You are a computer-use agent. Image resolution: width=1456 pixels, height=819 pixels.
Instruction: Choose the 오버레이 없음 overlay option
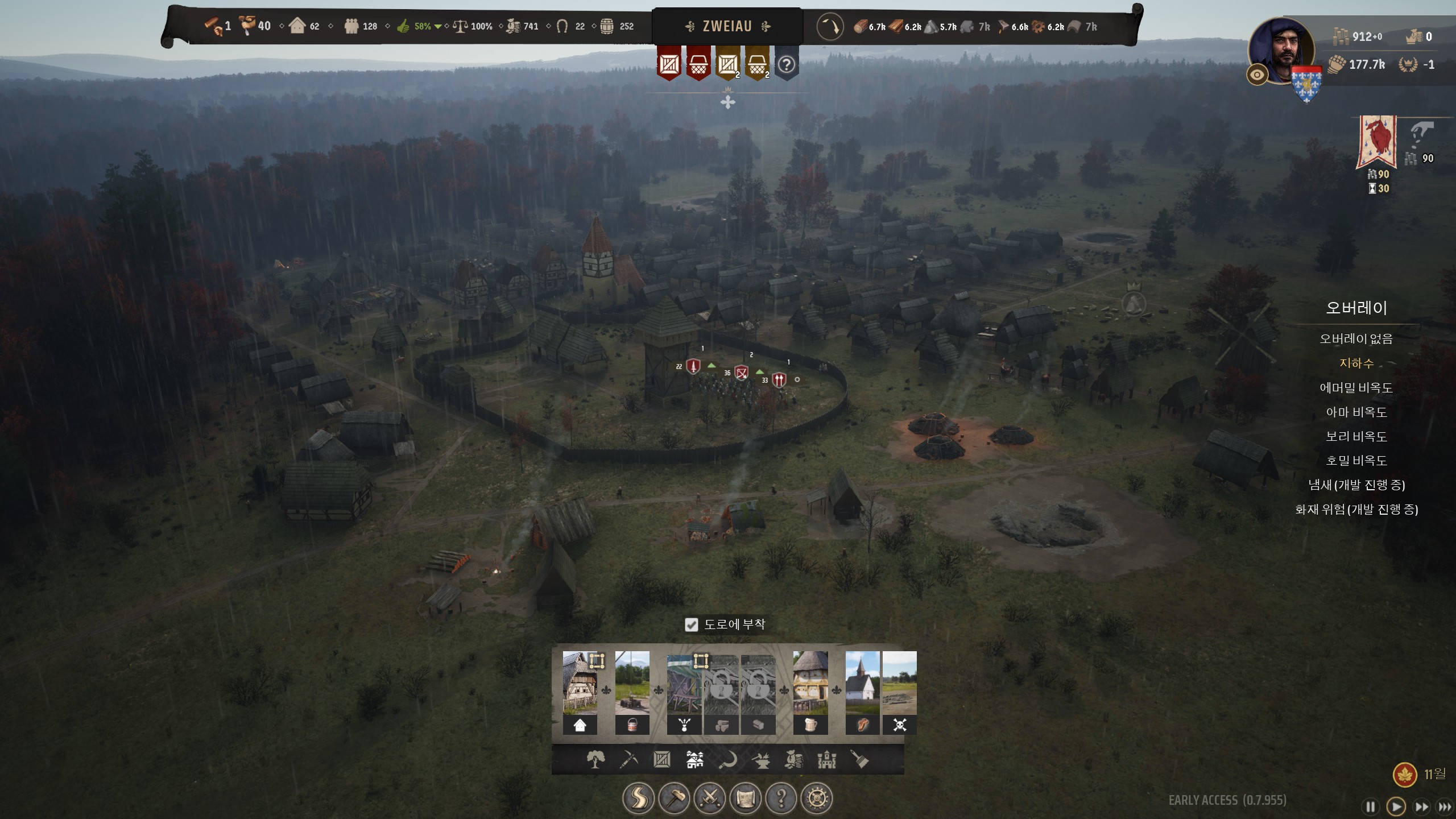(x=1356, y=339)
